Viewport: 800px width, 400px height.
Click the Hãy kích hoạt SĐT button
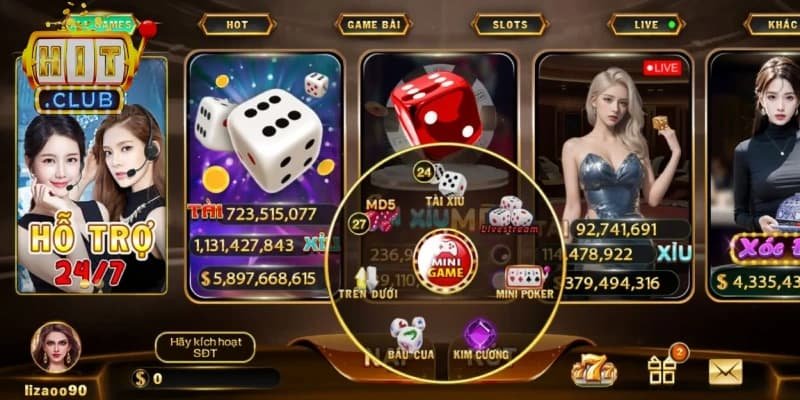click(x=204, y=347)
